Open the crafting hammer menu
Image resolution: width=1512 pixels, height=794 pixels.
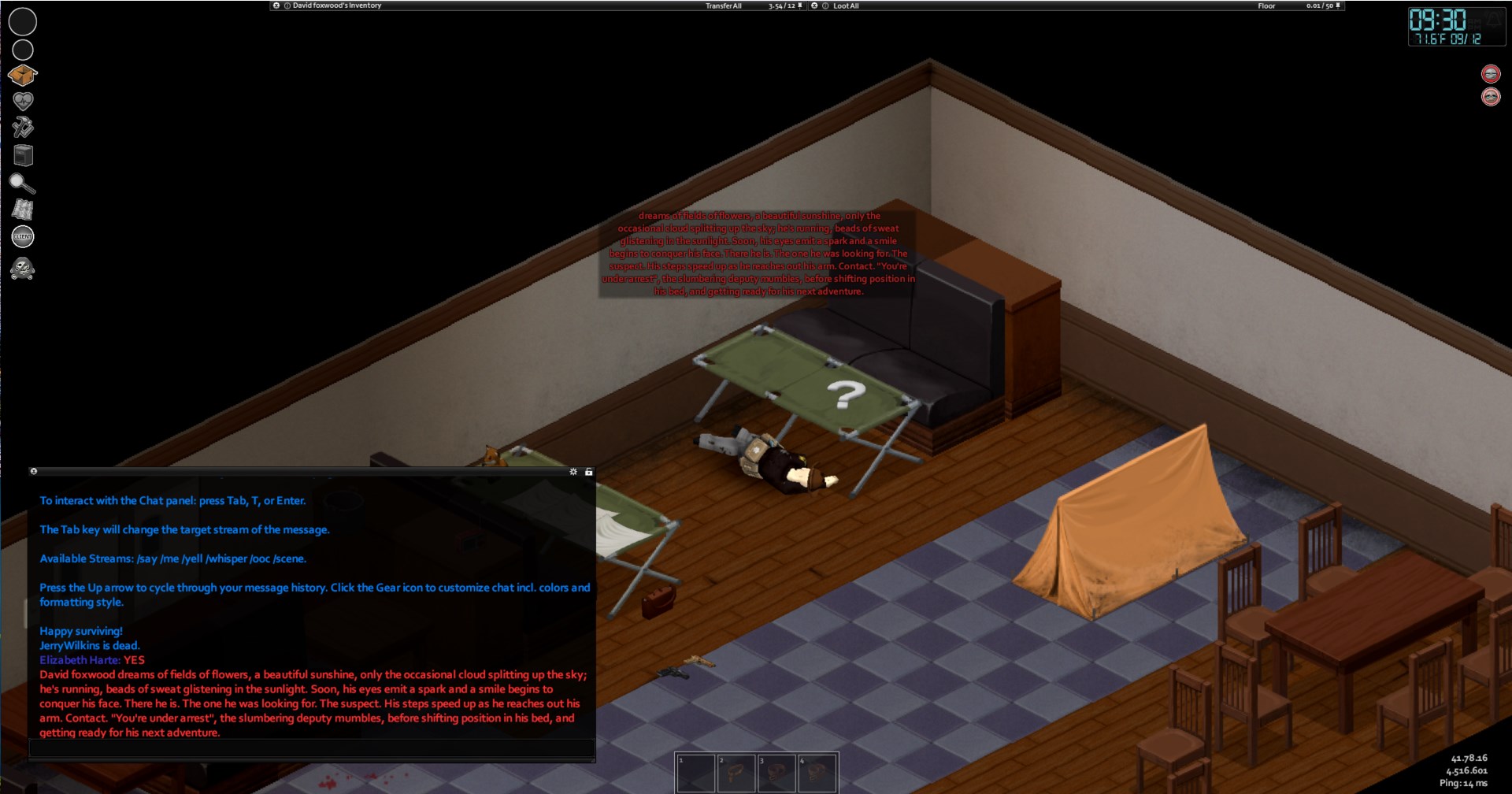click(x=23, y=128)
